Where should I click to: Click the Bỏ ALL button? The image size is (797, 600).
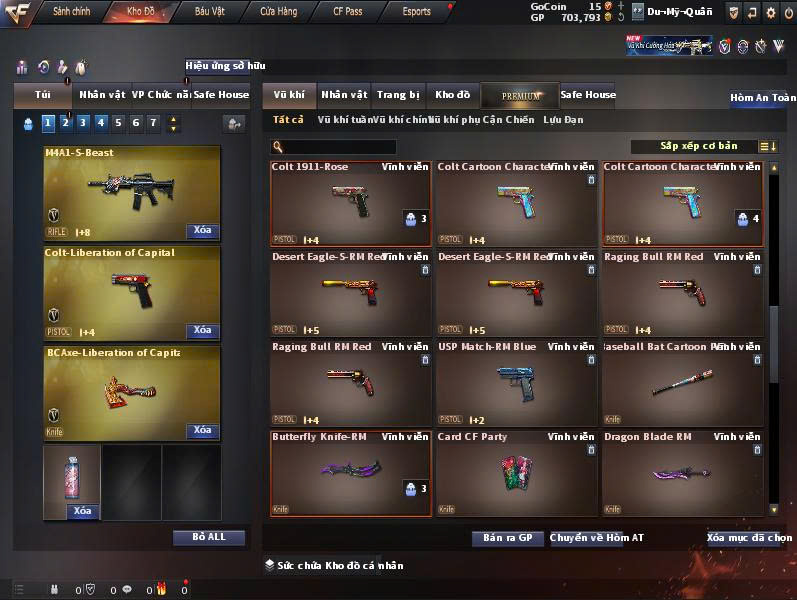tap(208, 538)
